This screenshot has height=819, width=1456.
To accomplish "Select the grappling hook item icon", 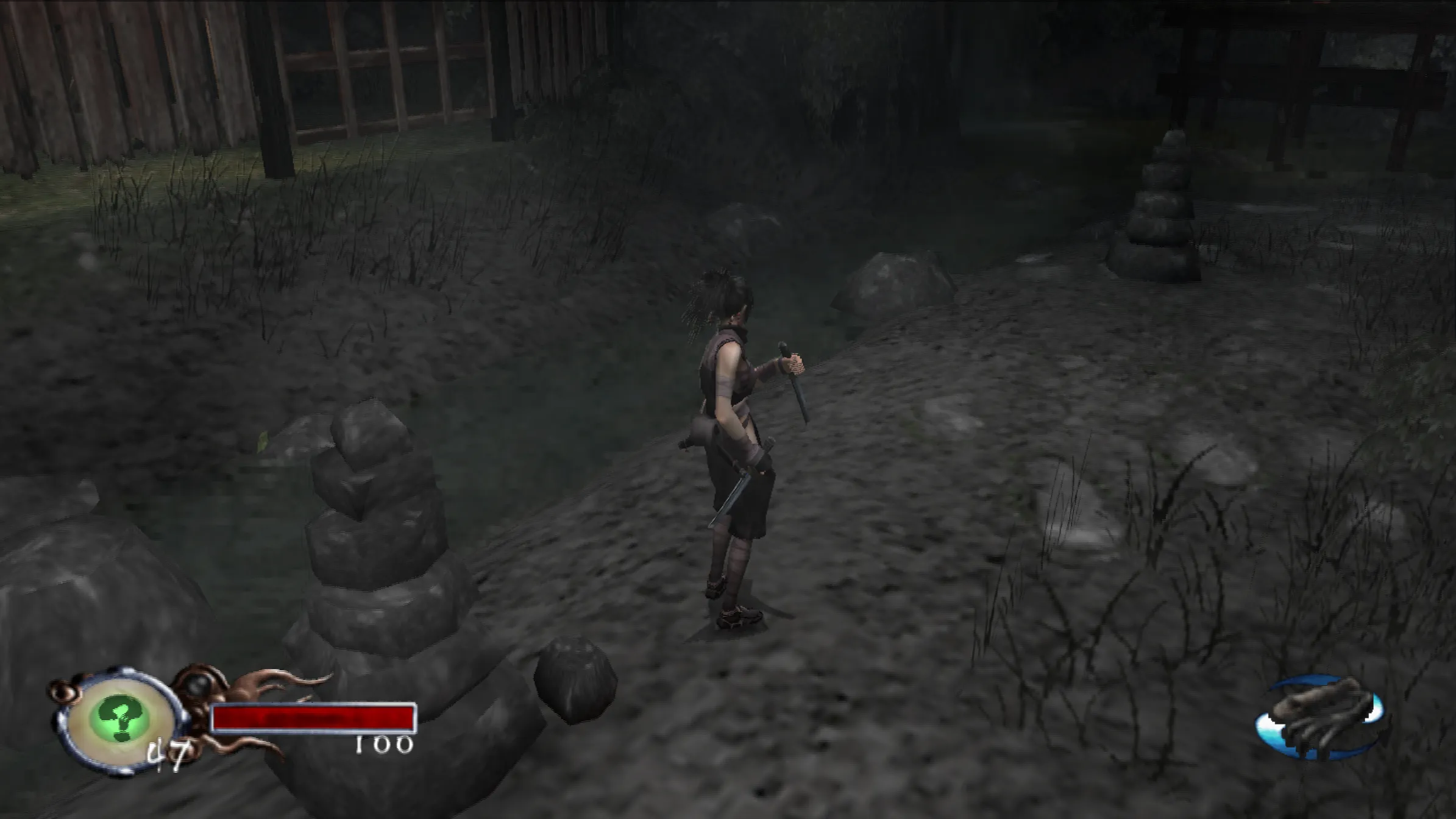I will (1321, 718).
